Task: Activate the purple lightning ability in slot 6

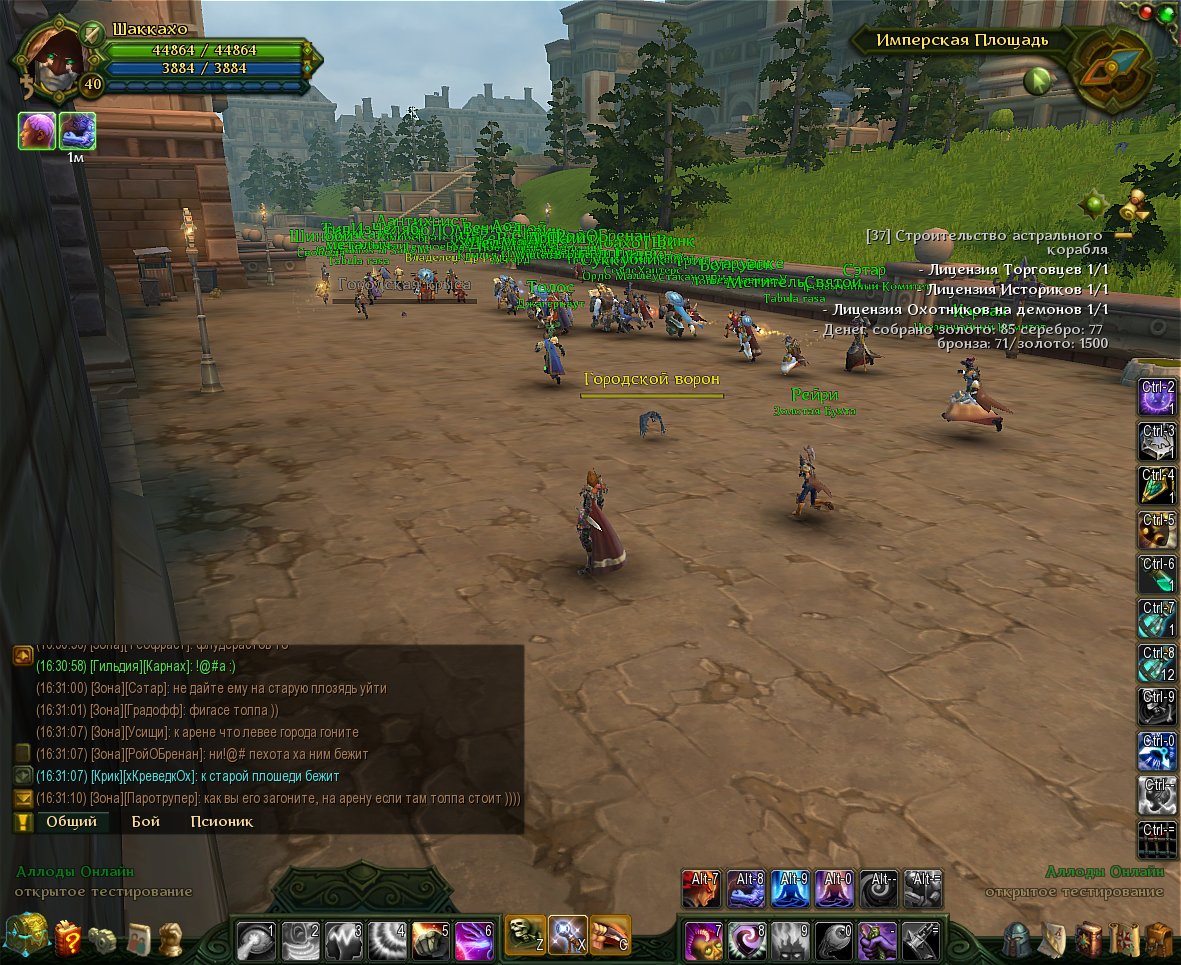Action: tap(474, 941)
